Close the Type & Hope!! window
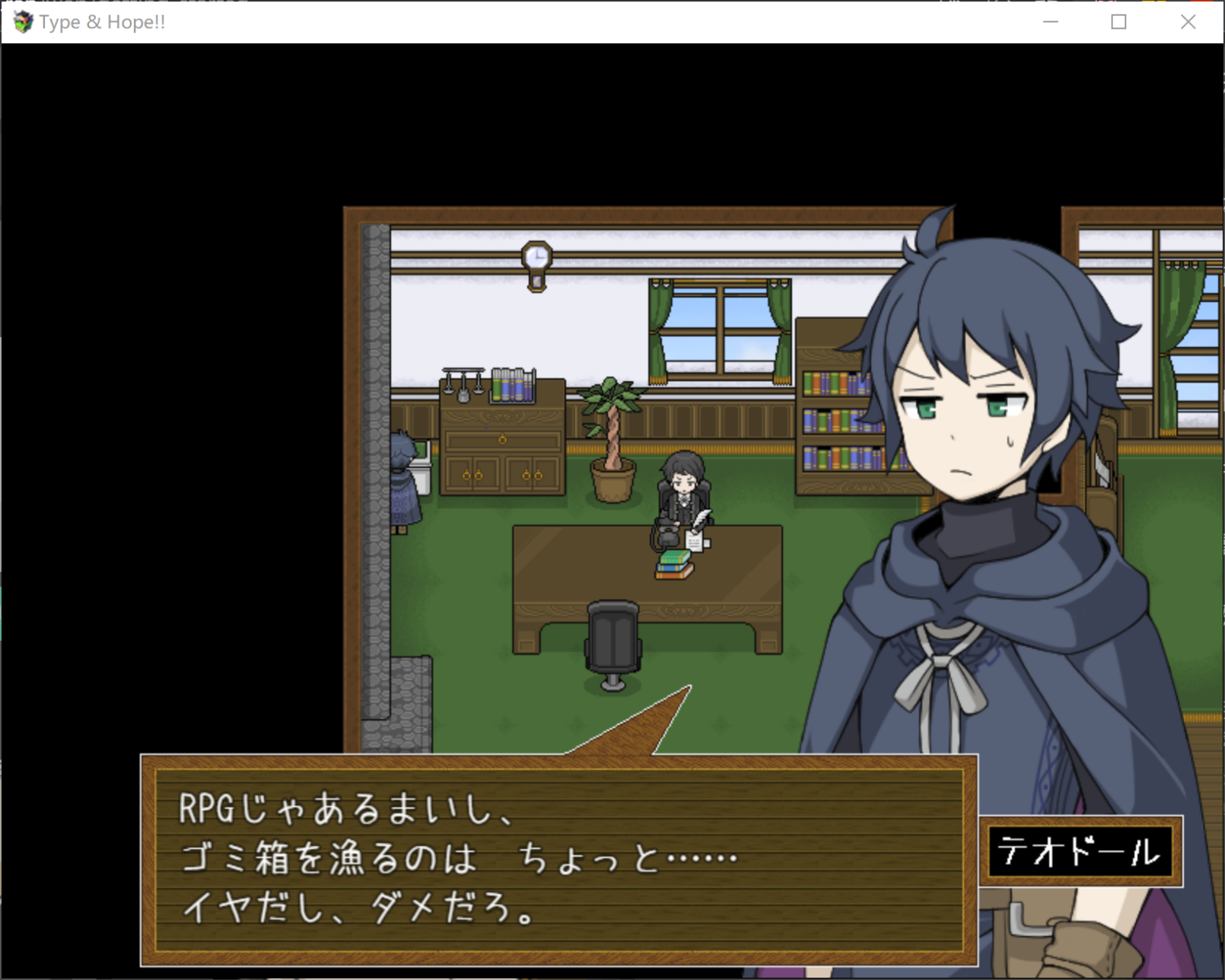 [x=1188, y=22]
